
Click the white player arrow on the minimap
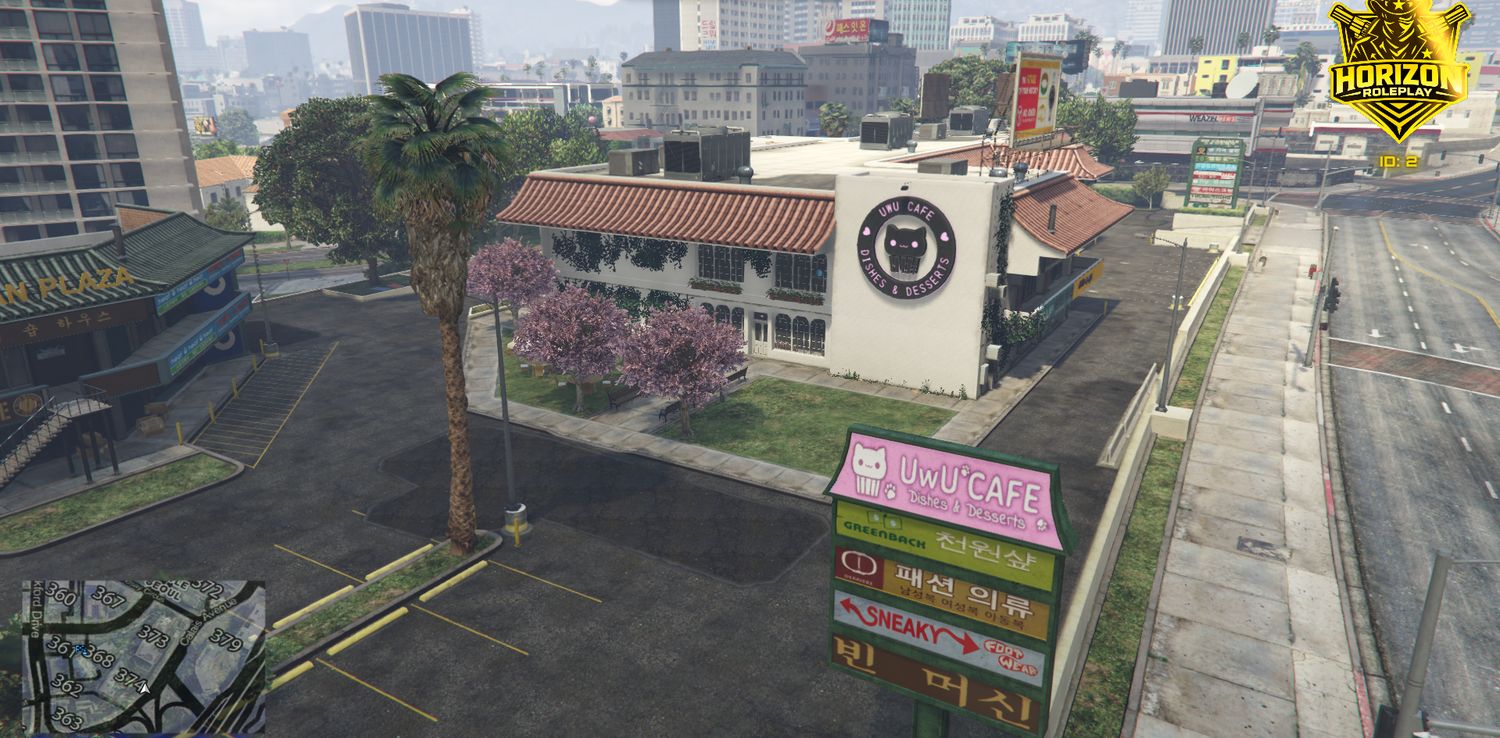[145, 688]
